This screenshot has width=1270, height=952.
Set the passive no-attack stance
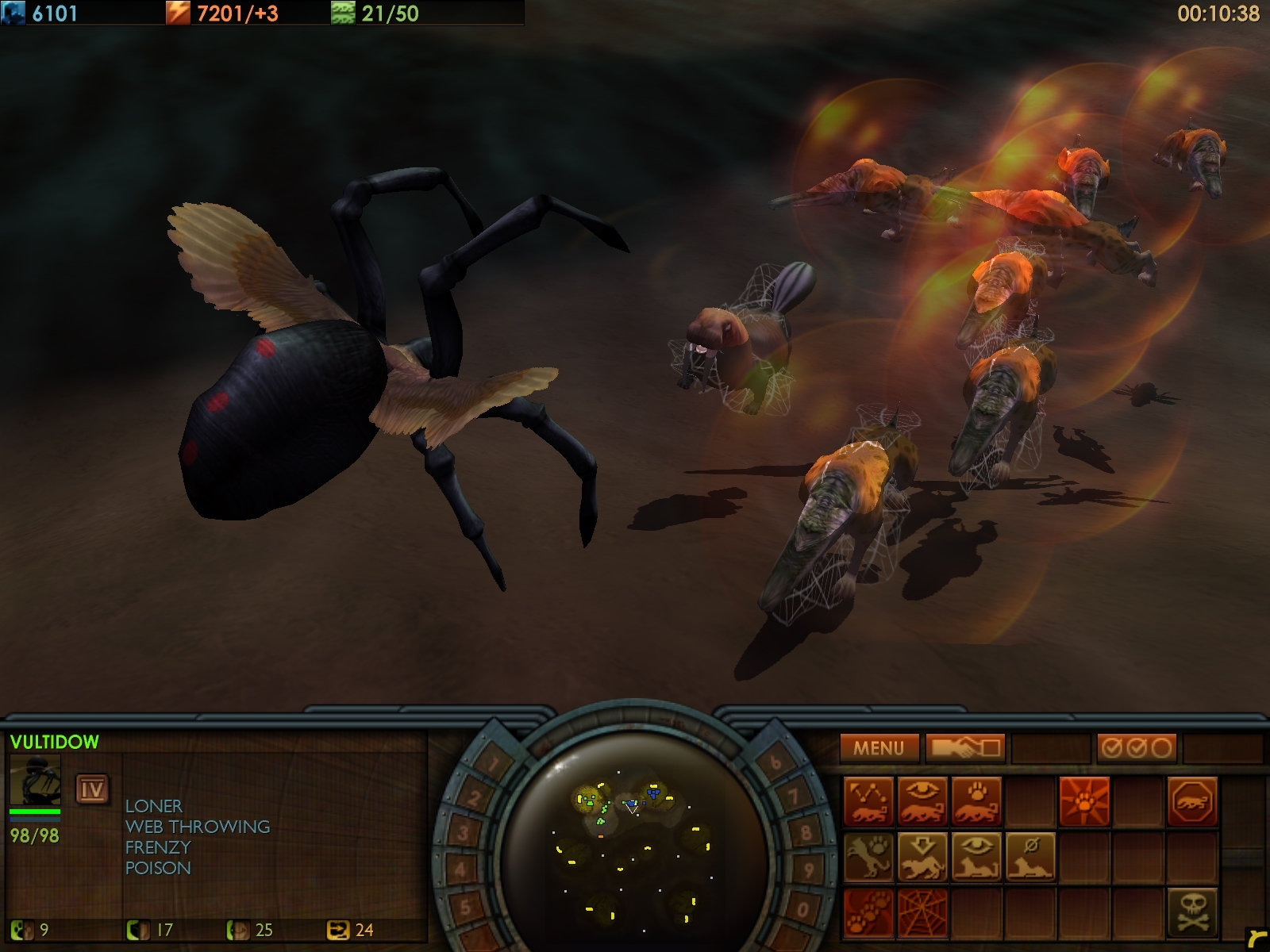pyautogui.click(x=1030, y=857)
